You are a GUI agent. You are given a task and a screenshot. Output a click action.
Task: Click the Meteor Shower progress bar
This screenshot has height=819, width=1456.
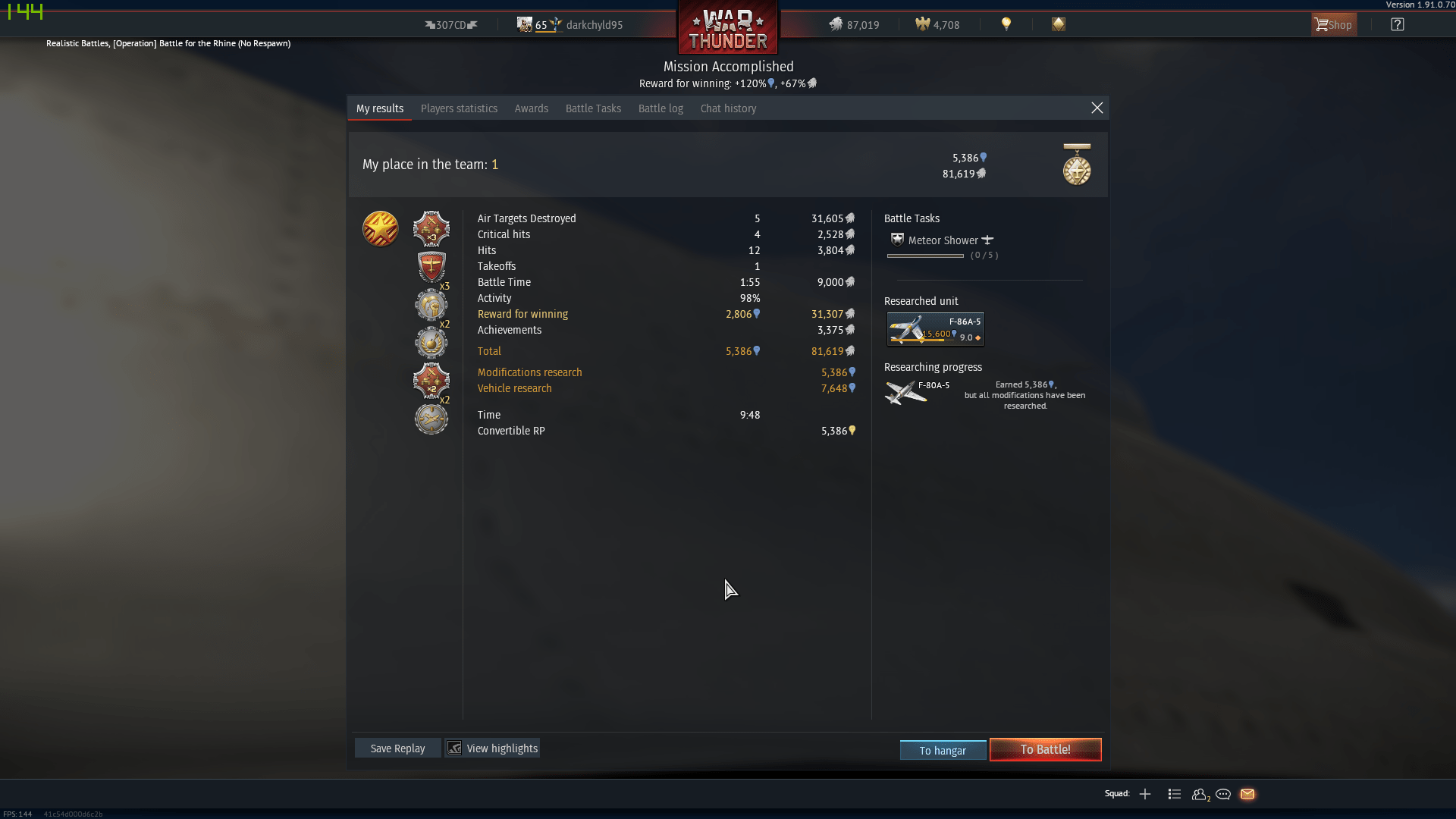coord(925,256)
